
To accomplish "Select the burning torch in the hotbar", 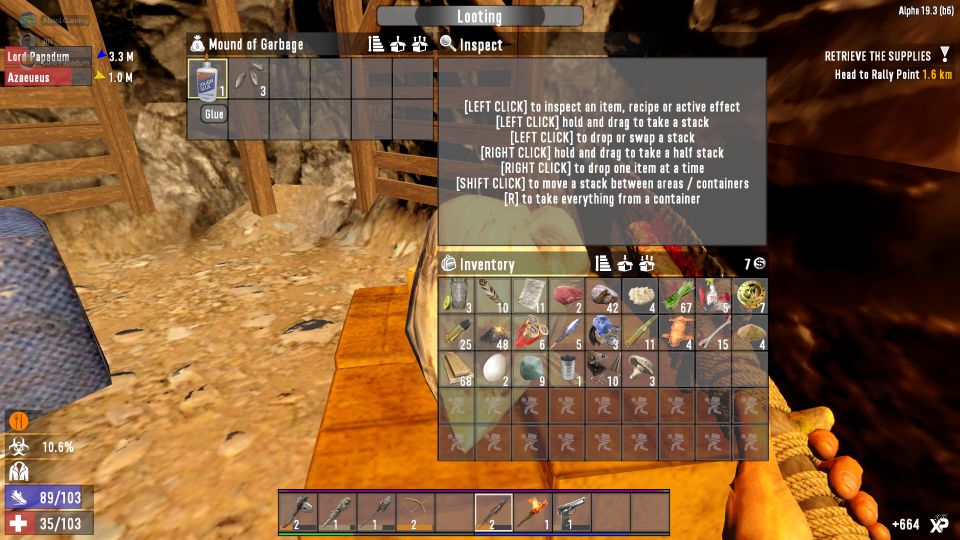I will tap(533, 511).
